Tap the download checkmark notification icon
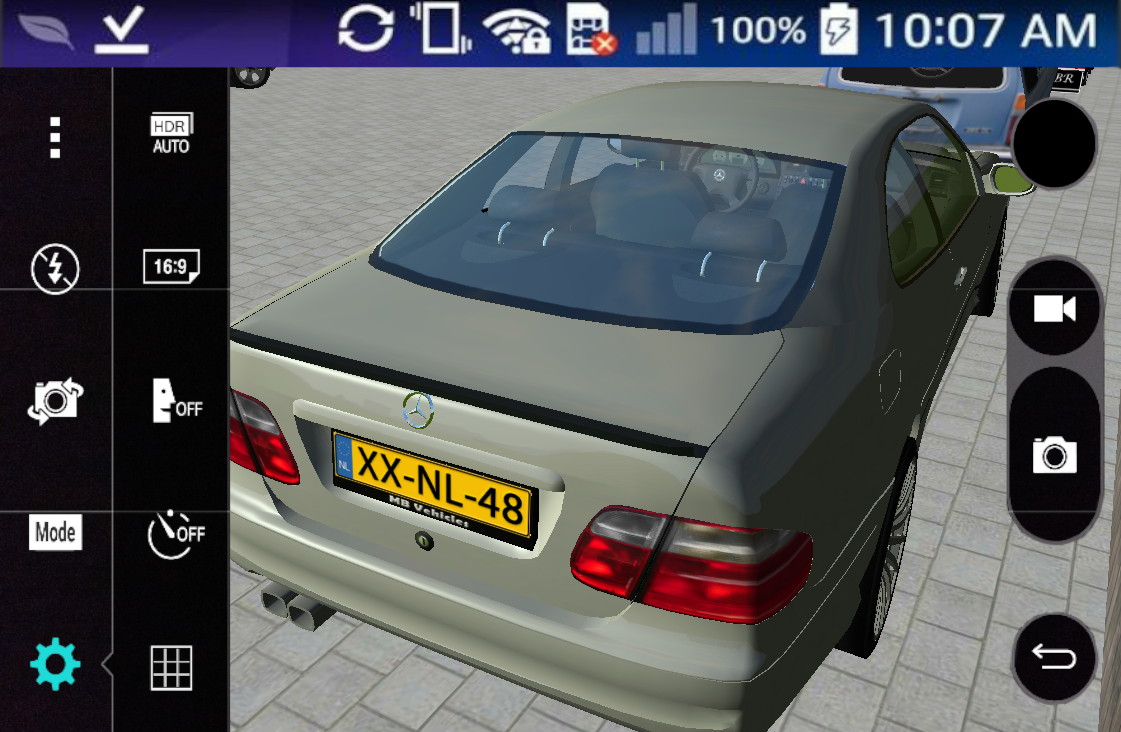The image size is (1121, 732). (x=122, y=33)
